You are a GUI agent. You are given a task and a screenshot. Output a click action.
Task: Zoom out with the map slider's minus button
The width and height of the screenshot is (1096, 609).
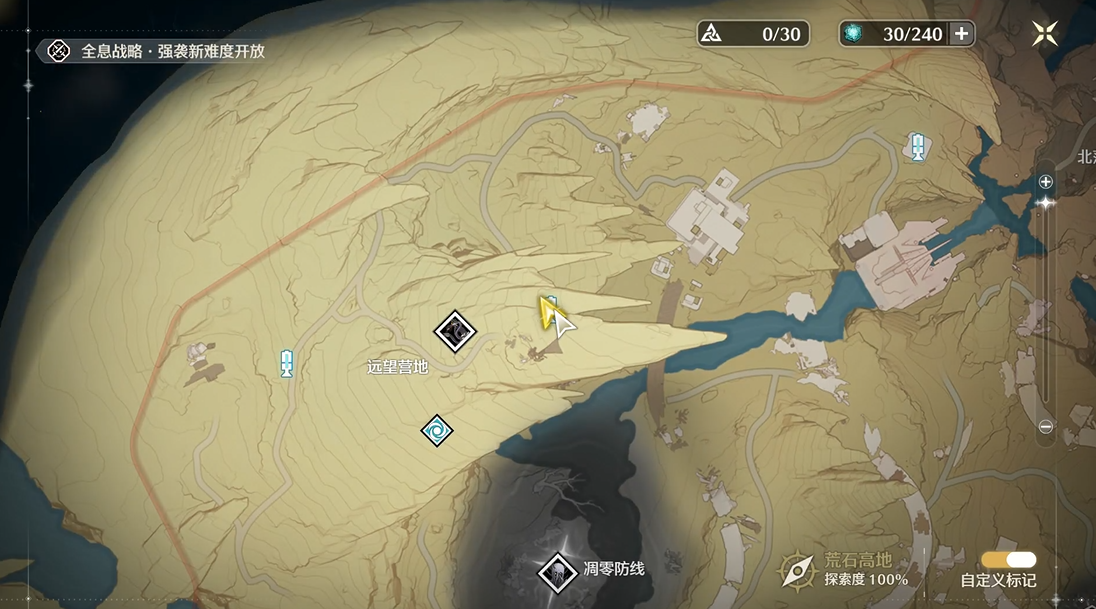[x=1045, y=426]
